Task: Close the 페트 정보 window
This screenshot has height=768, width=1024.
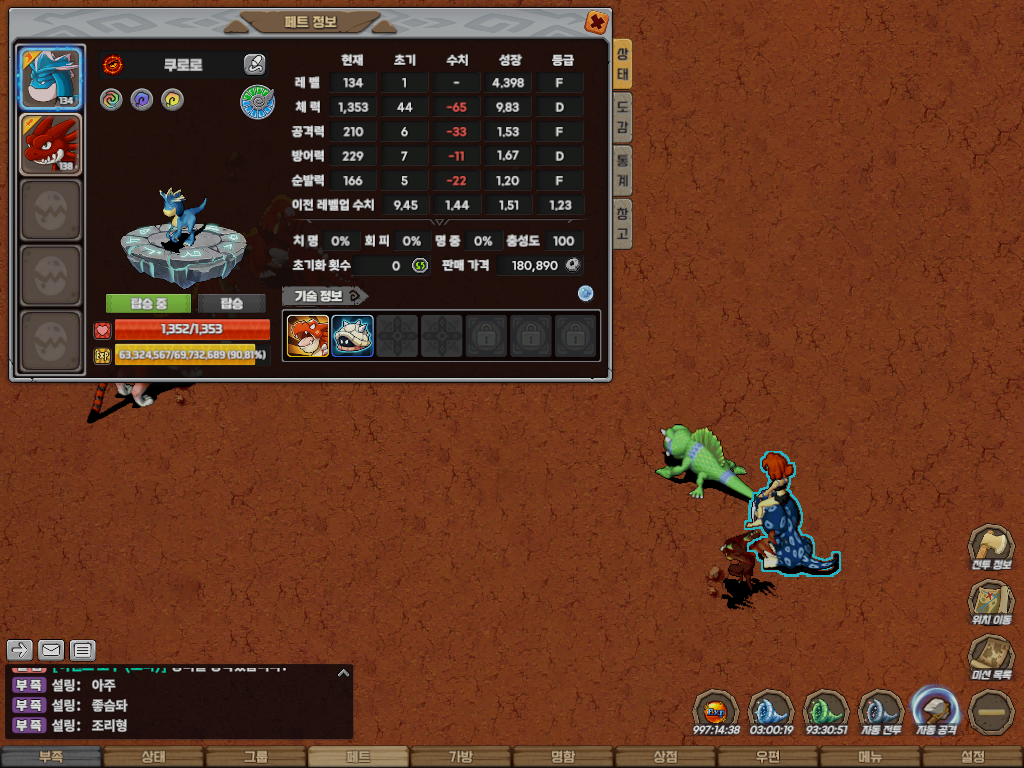Action: tap(596, 22)
